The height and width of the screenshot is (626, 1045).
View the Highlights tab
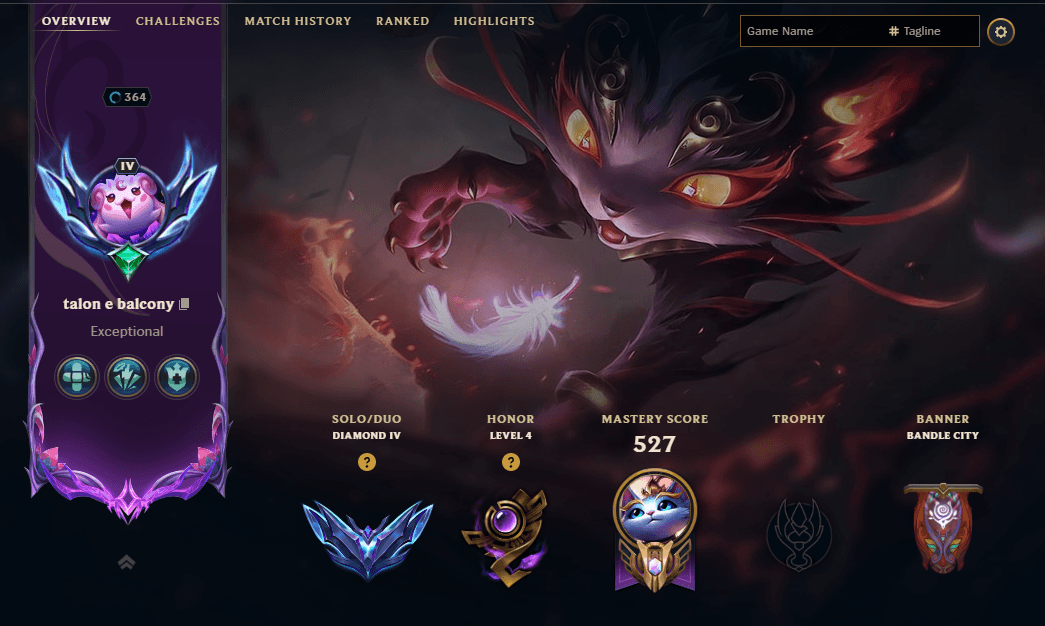[x=494, y=21]
